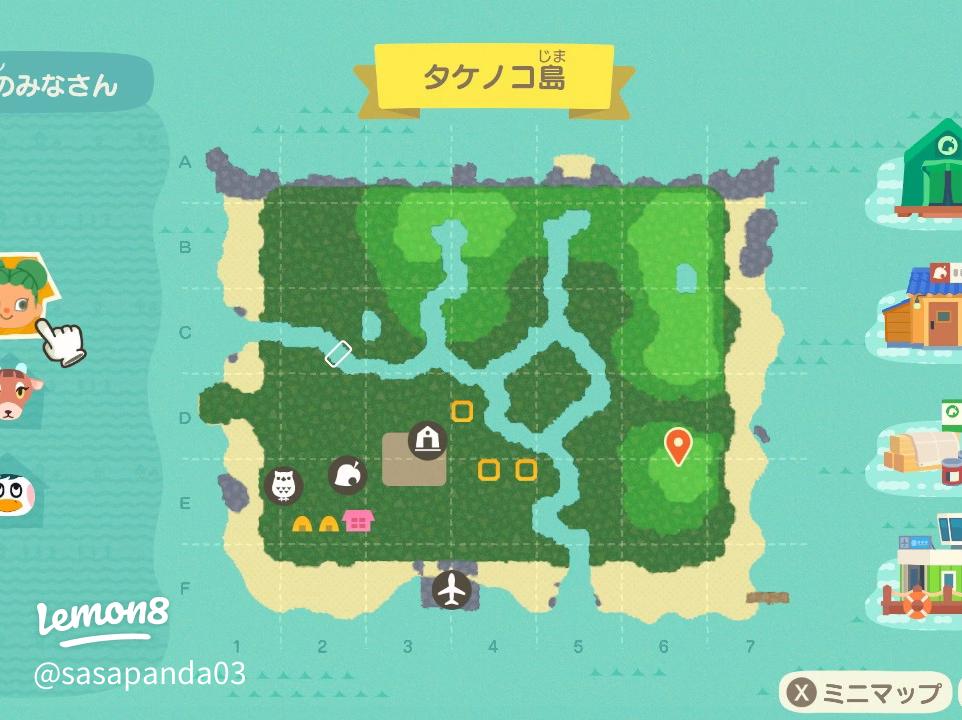The image size is (962, 720).
Task: Choose the Nook's Cranny leaf map marker
Action: tap(347, 475)
